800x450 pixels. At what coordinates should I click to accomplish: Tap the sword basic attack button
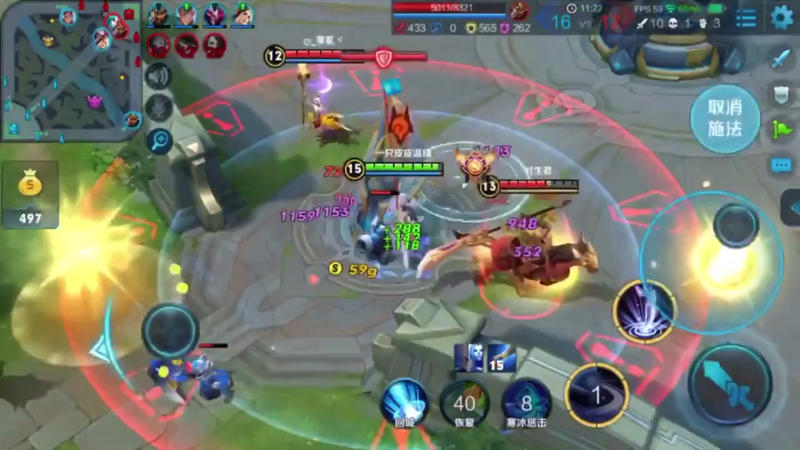(x=729, y=384)
